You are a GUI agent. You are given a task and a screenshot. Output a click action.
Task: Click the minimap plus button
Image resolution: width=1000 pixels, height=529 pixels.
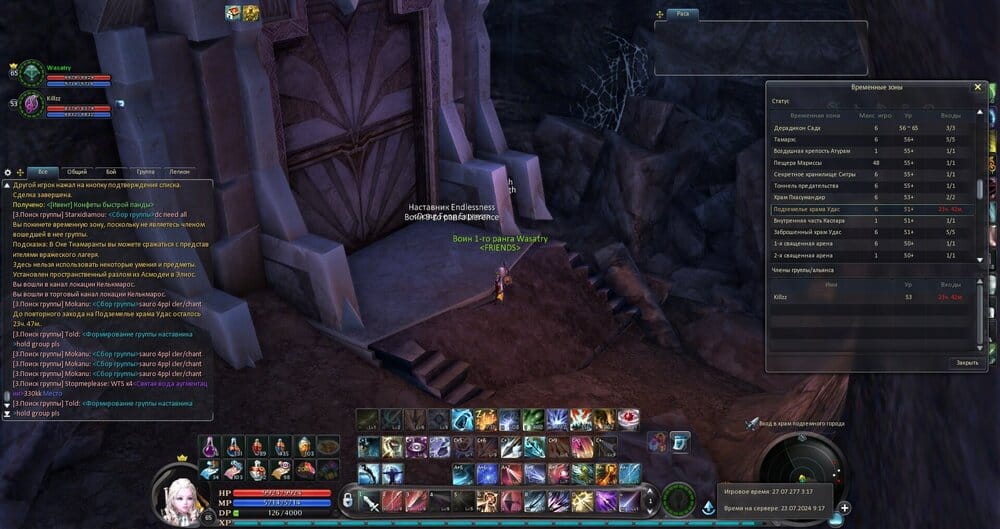click(845, 507)
